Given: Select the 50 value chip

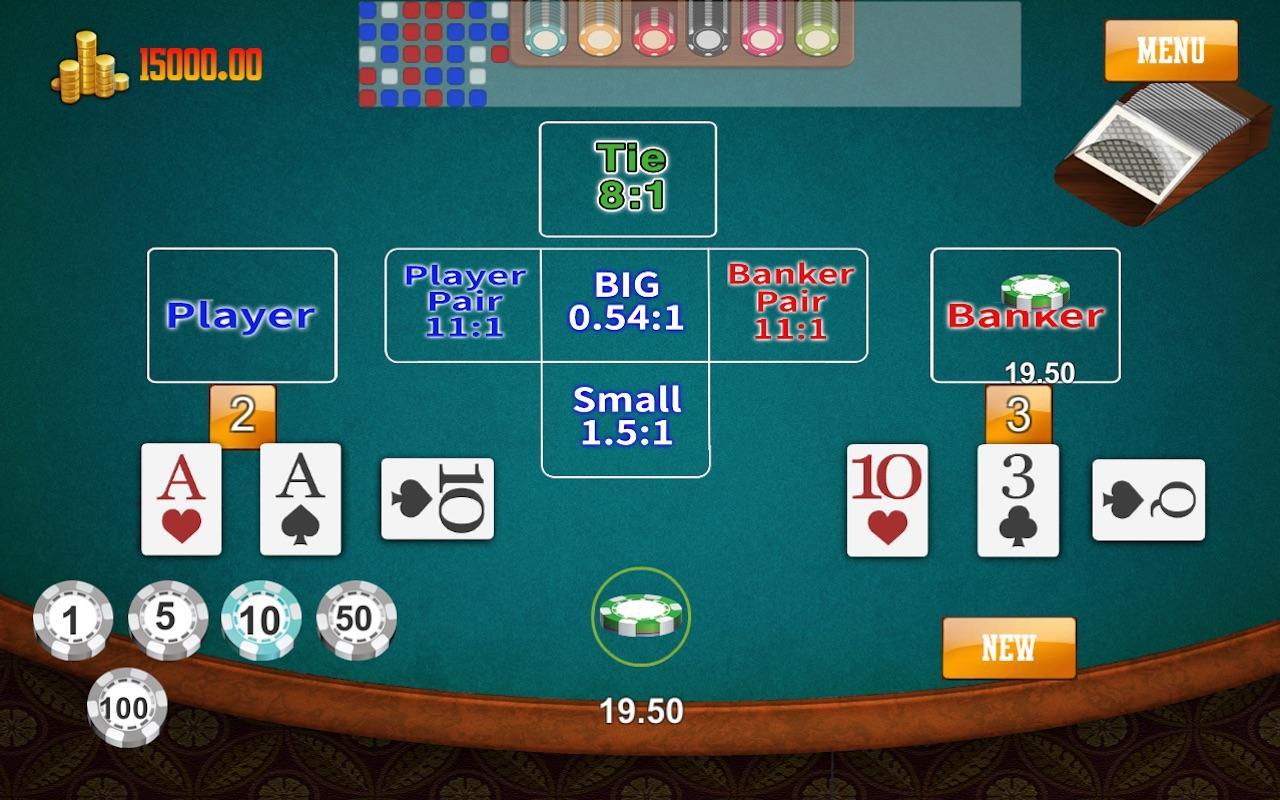Looking at the screenshot, I should (x=355, y=620).
